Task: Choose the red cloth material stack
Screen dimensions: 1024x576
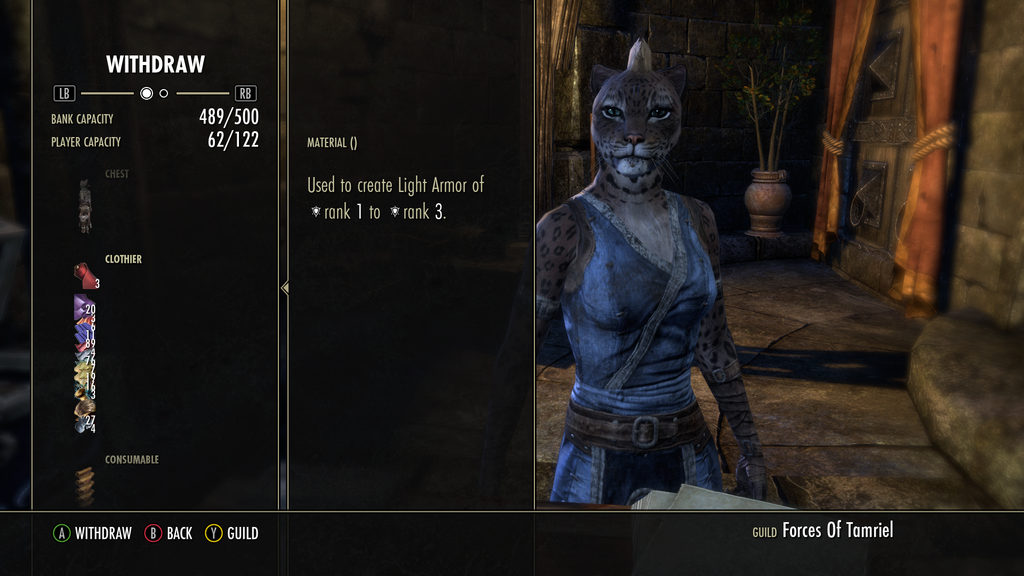Action: point(84,275)
